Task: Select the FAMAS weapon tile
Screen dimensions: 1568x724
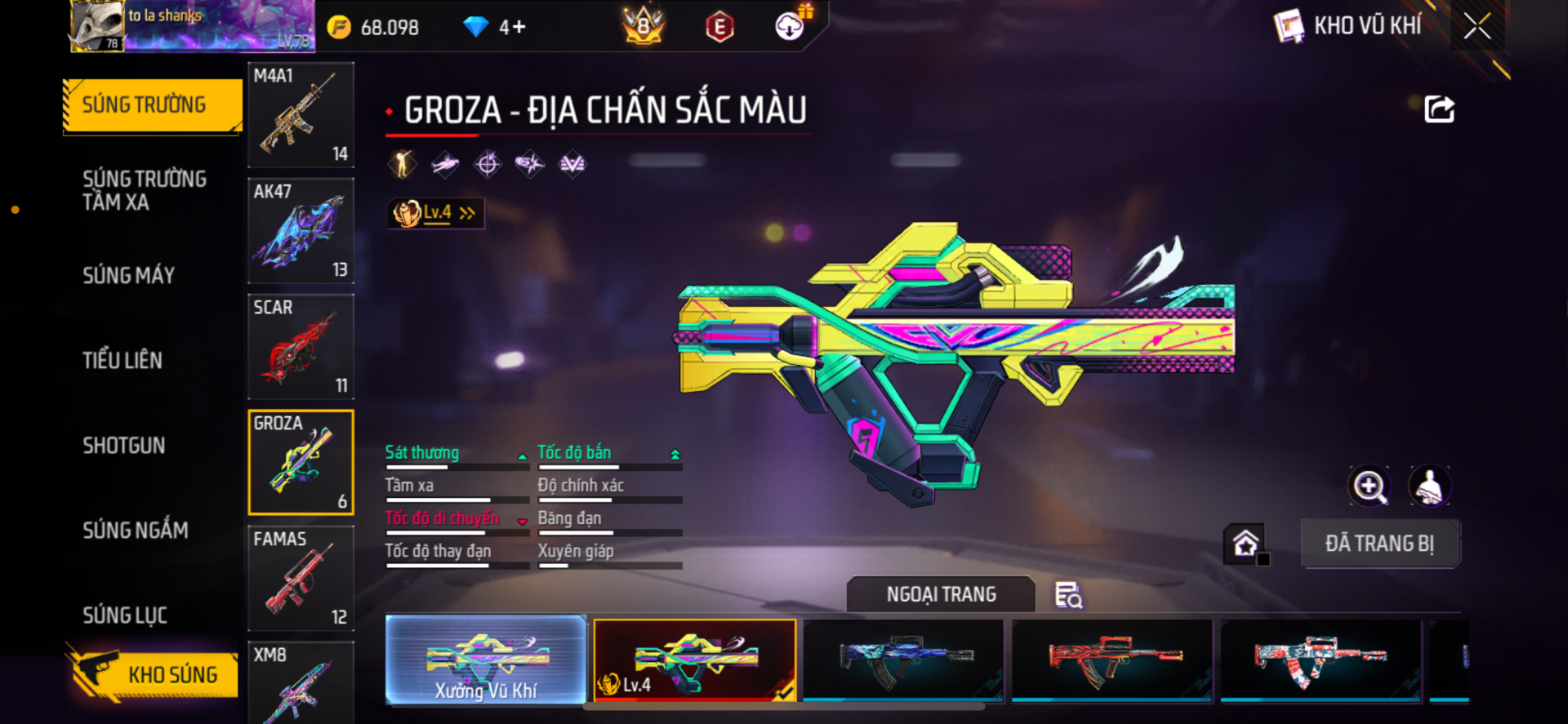Action: tap(301, 579)
